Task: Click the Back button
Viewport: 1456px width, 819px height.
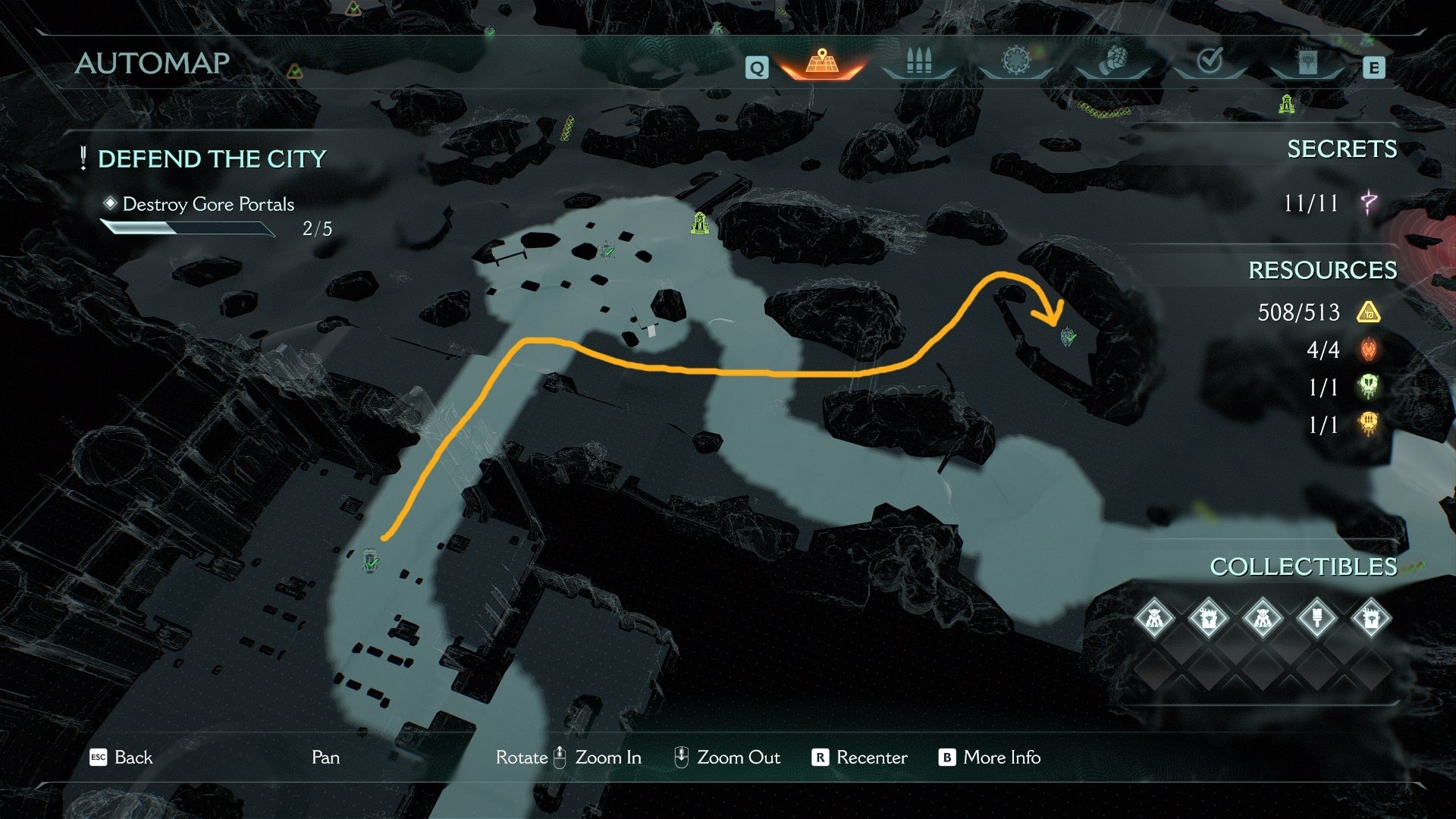Action: click(121, 758)
